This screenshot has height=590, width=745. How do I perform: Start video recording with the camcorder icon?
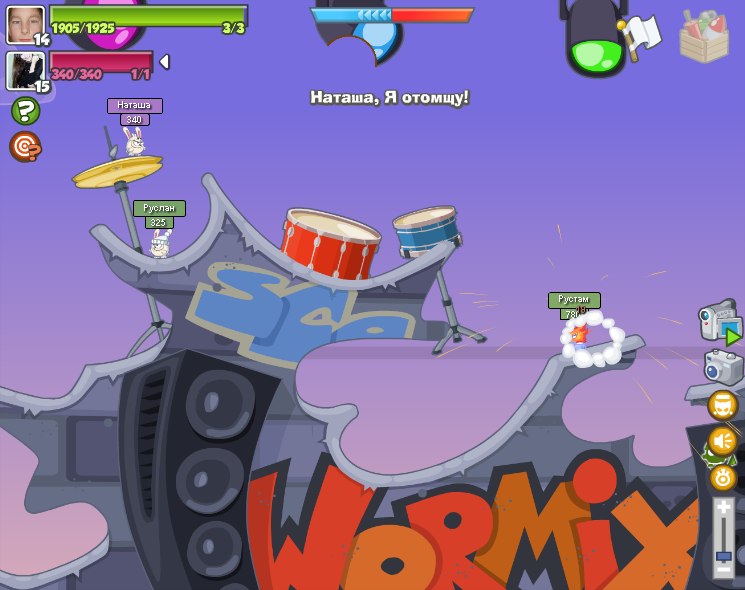tap(720, 323)
